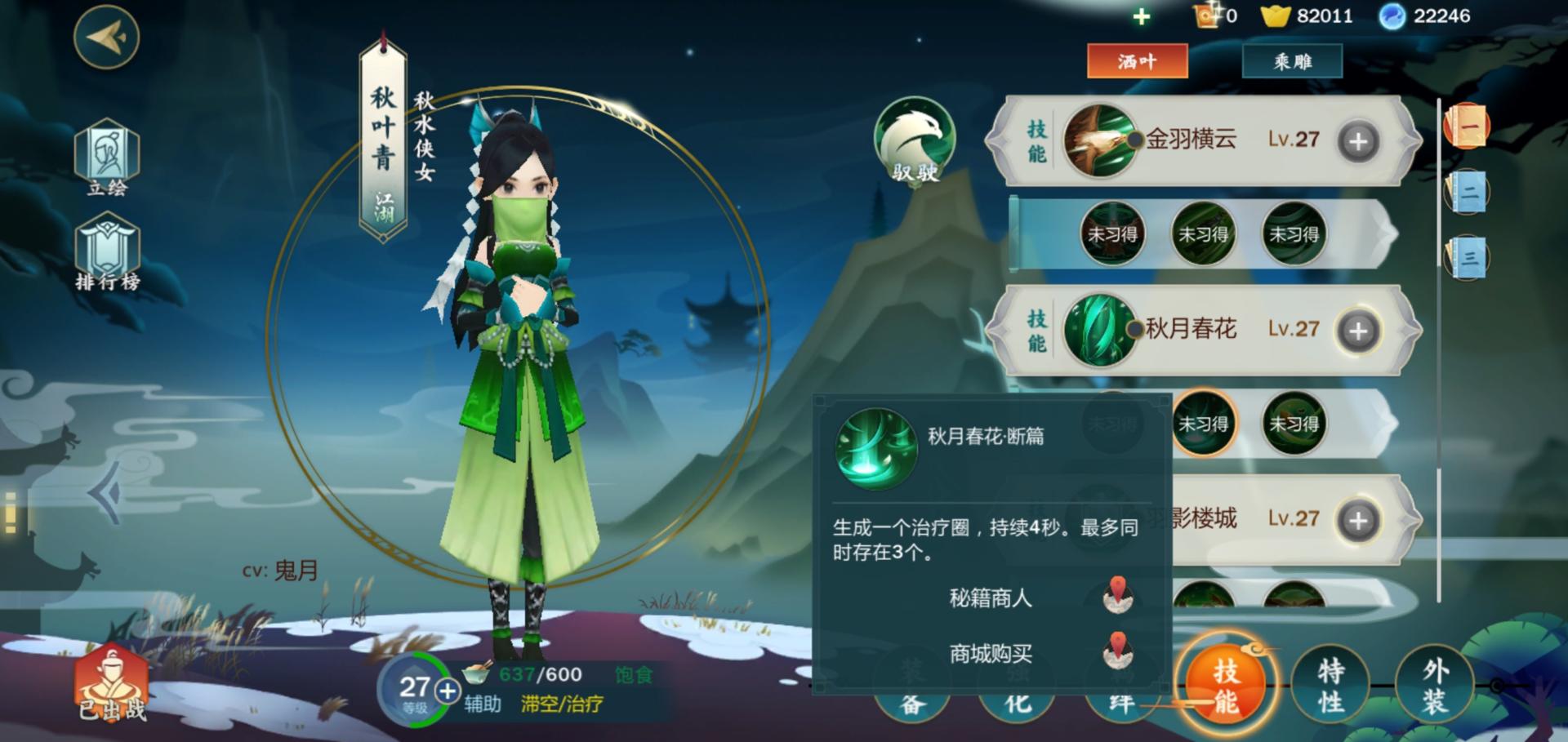Image resolution: width=1568 pixels, height=742 pixels.
Task: Switch to the 乘雕 tab
Action: tap(1293, 60)
